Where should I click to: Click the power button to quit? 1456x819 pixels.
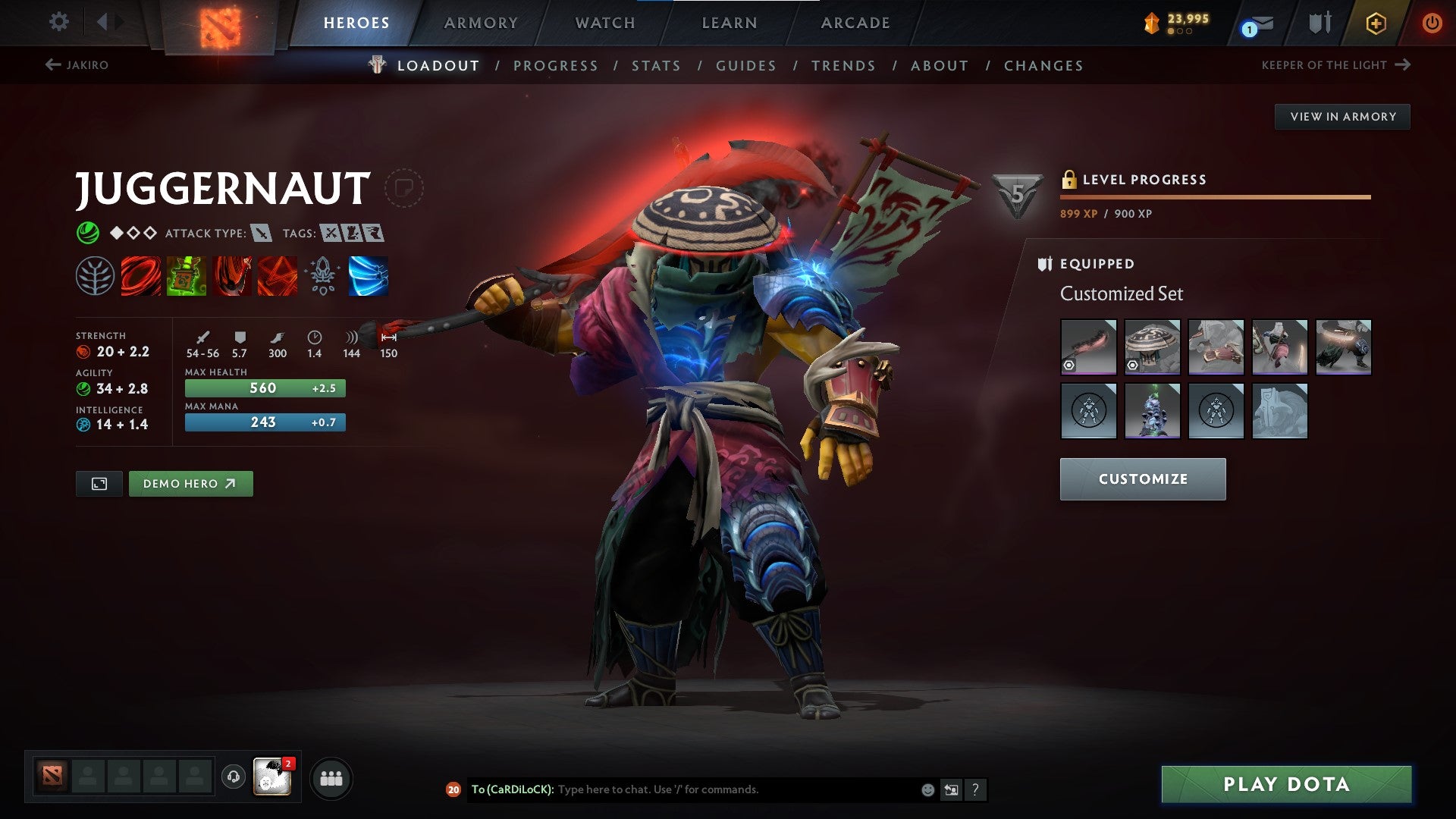pyautogui.click(x=1432, y=22)
